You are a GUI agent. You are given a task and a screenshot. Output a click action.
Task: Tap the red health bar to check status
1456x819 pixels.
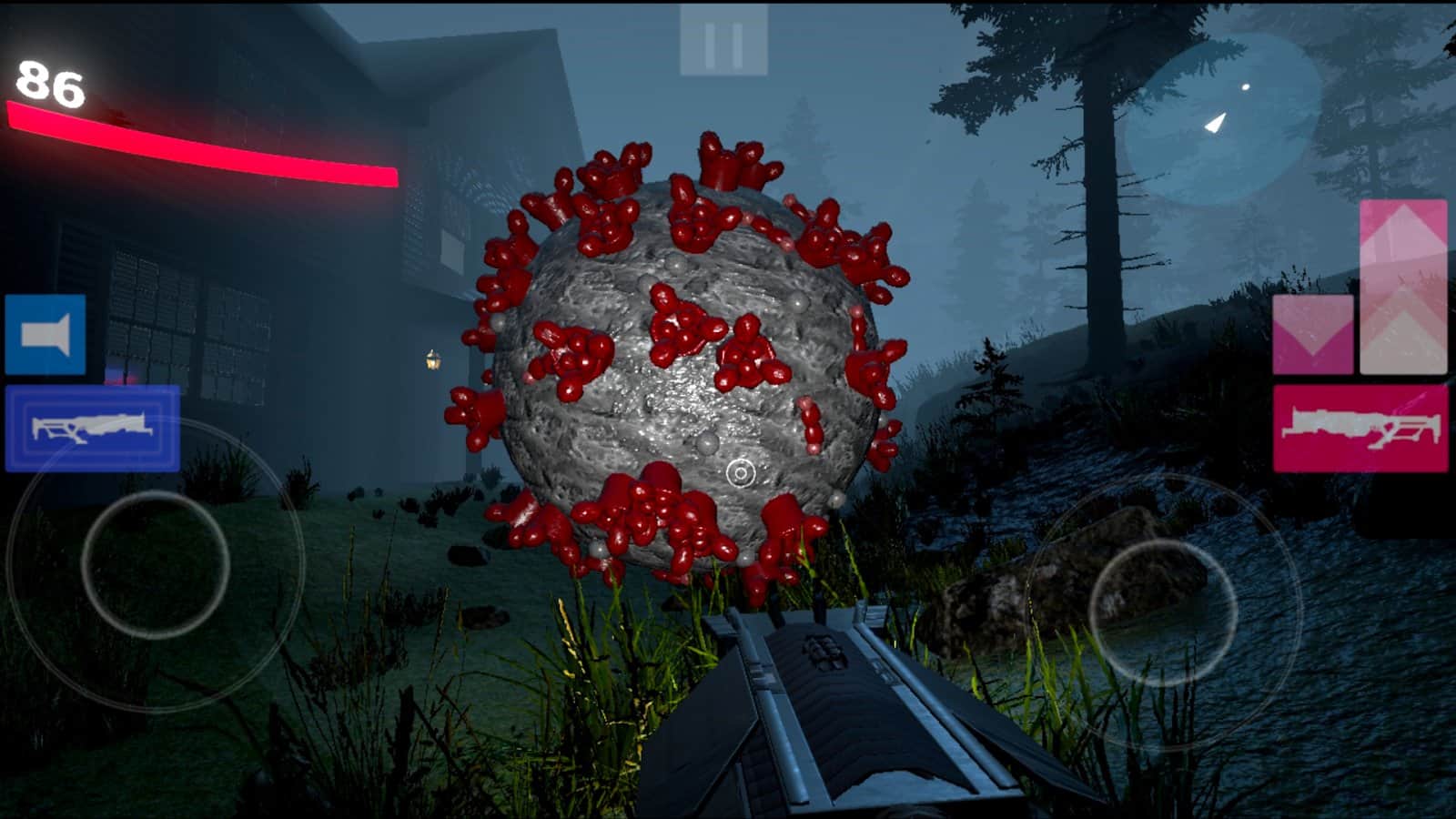coord(200,141)
